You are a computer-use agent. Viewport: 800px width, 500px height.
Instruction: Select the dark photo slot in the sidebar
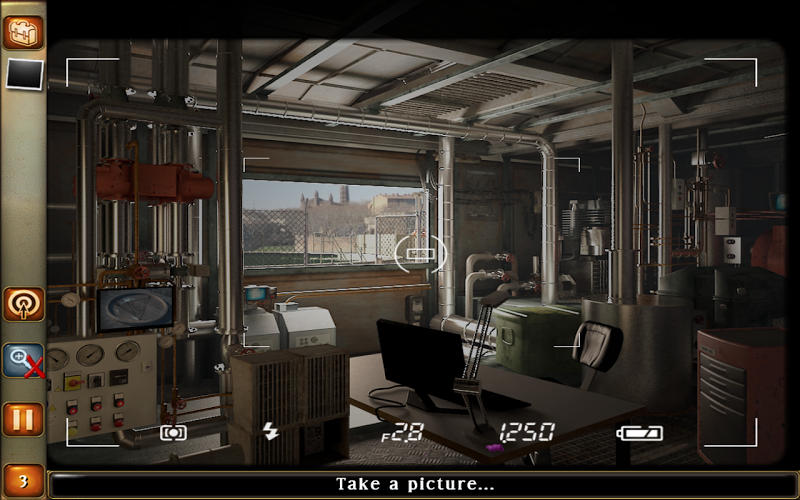point(24,73)
